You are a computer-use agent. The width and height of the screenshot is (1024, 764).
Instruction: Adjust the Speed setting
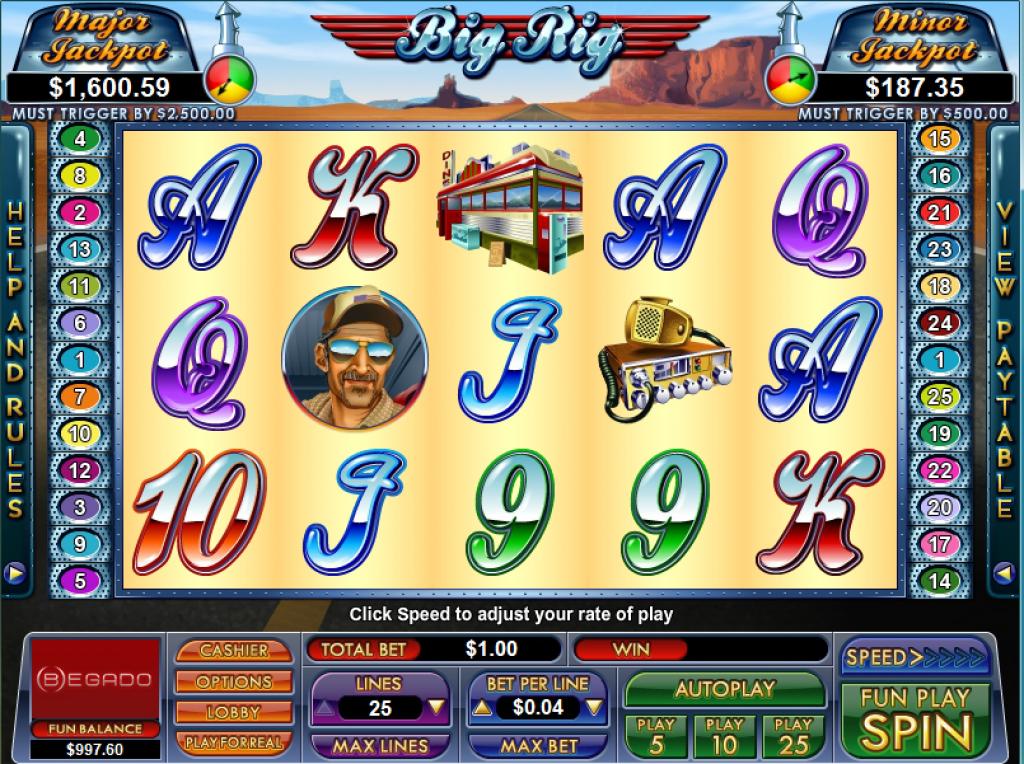click(x=915, y=657)
